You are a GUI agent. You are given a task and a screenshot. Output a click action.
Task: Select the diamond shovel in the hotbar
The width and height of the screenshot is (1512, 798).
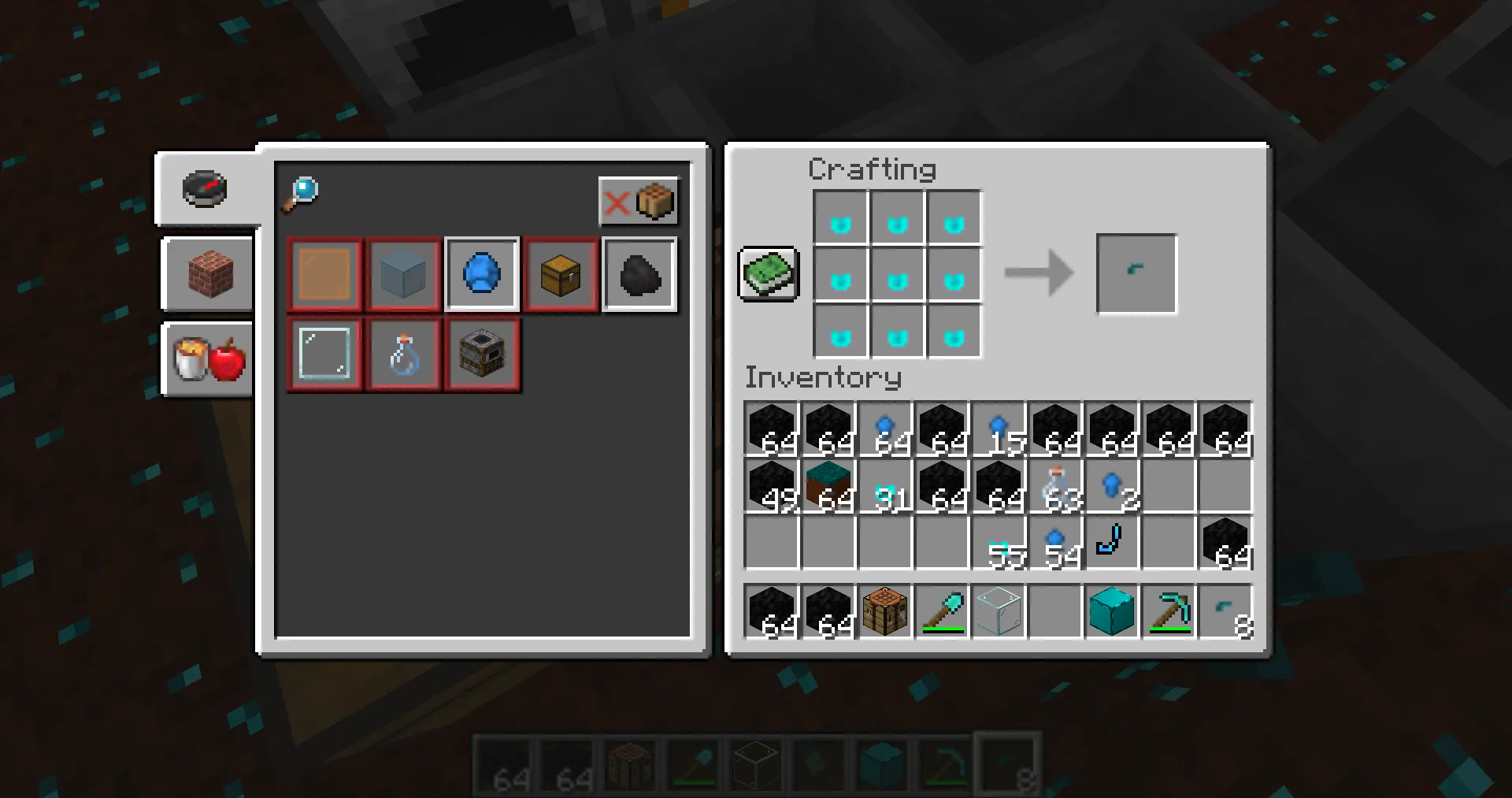coord(941,612)
